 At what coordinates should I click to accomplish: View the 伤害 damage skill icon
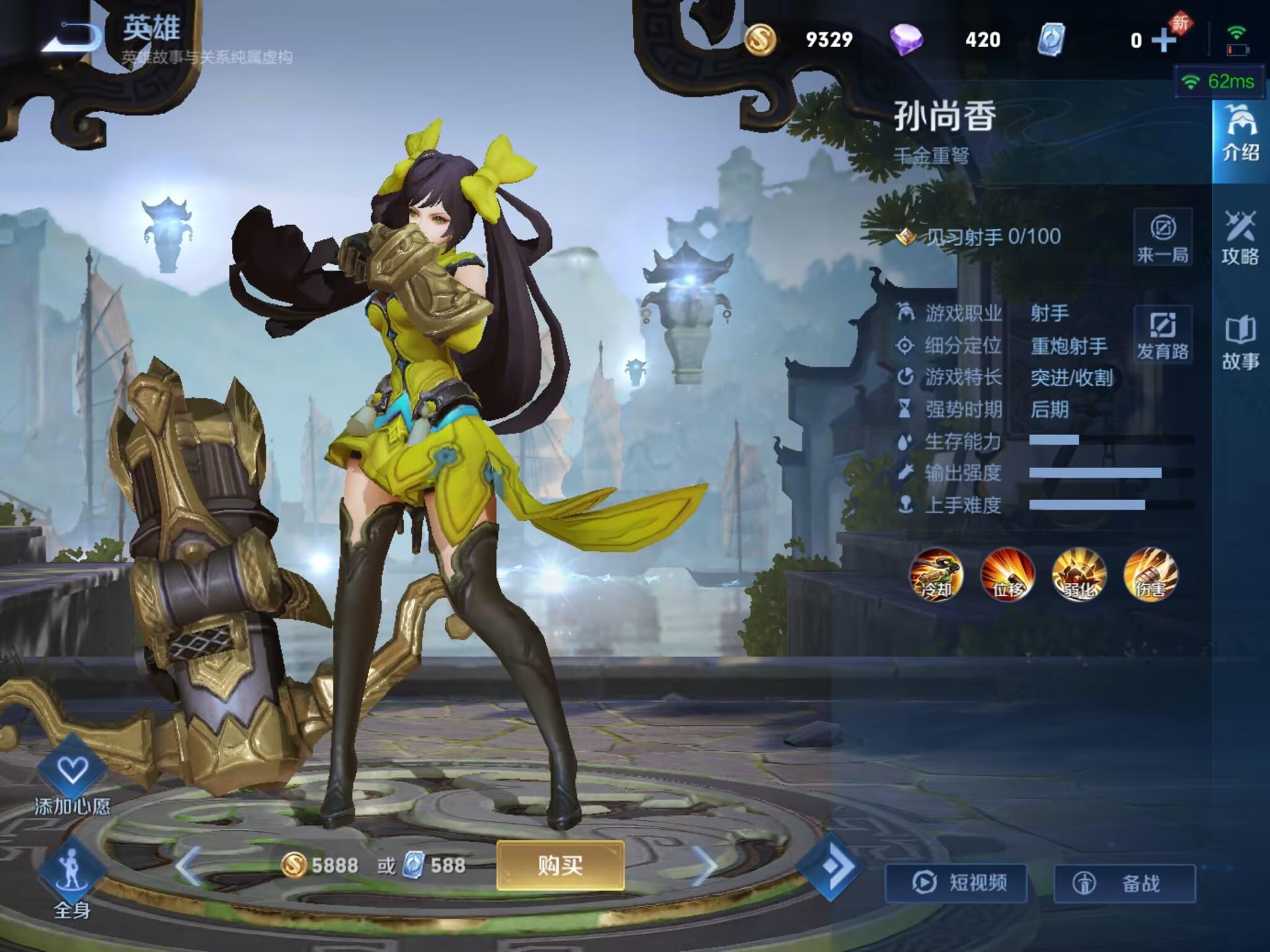click(x=1150, y=575)
